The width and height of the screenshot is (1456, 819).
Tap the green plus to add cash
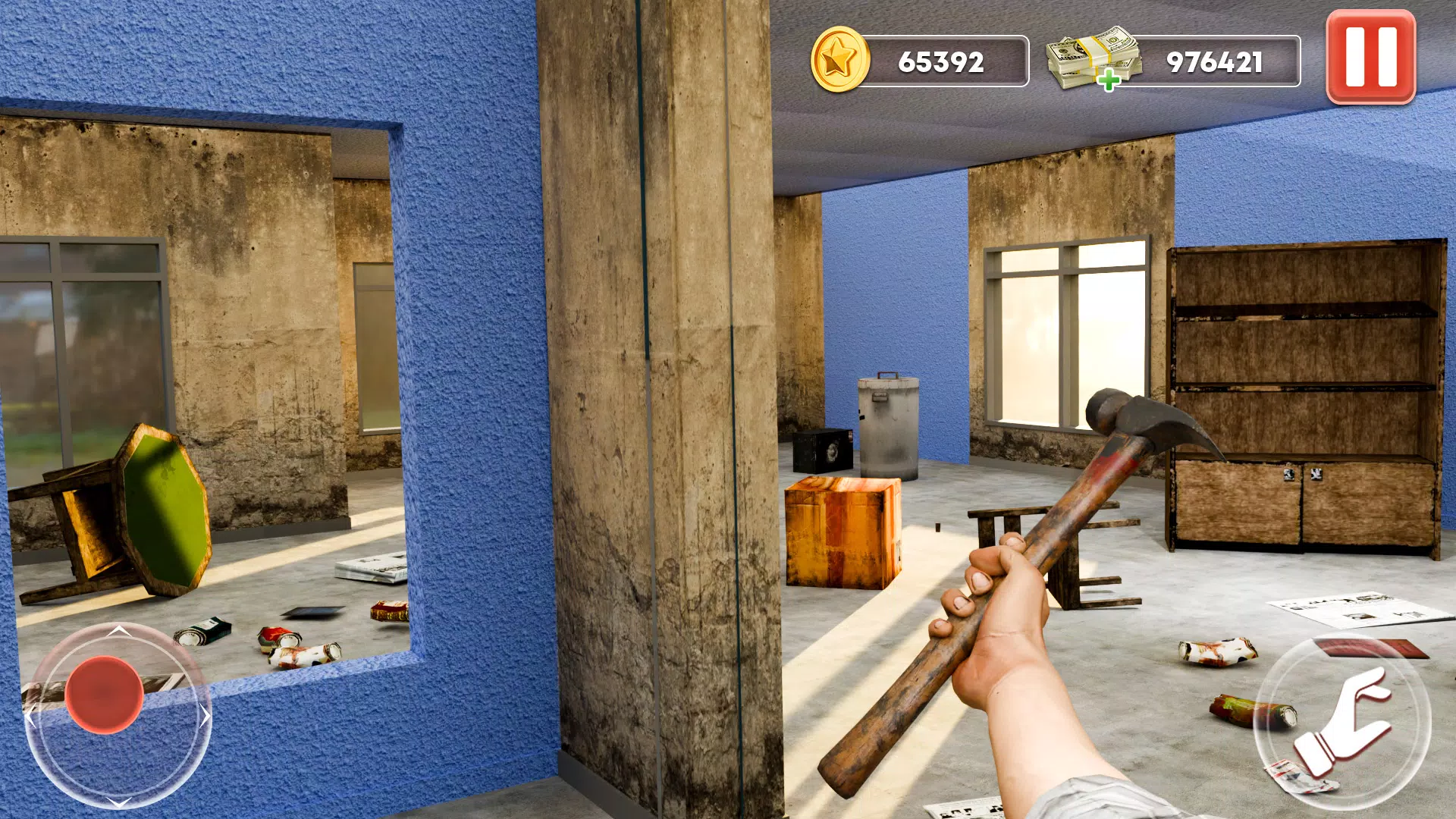coord(1108,77)
